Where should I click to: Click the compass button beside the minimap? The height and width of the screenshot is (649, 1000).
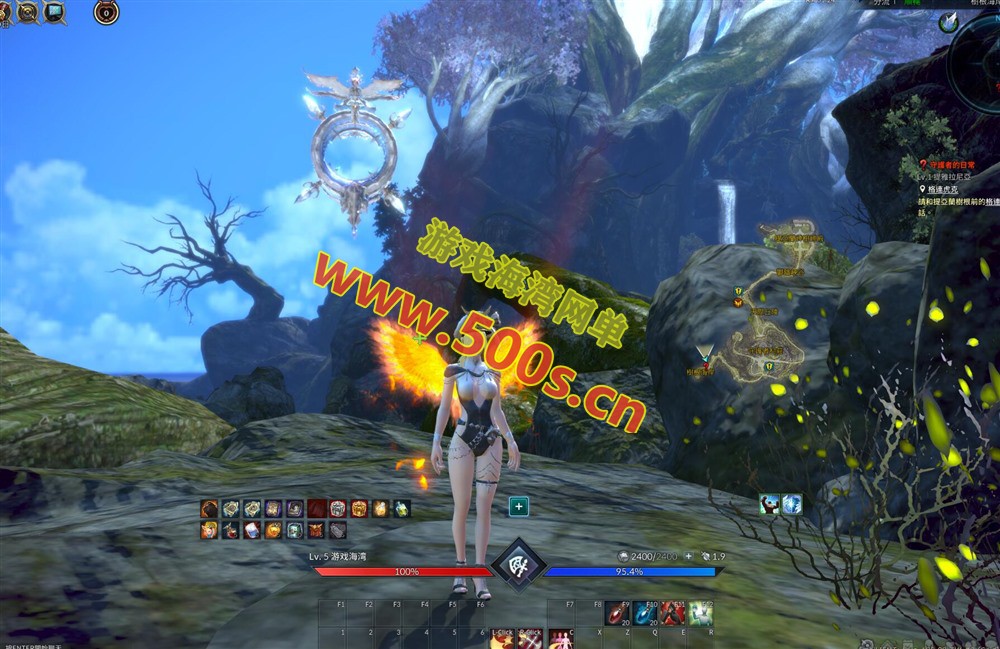click(x=948, y=23)
